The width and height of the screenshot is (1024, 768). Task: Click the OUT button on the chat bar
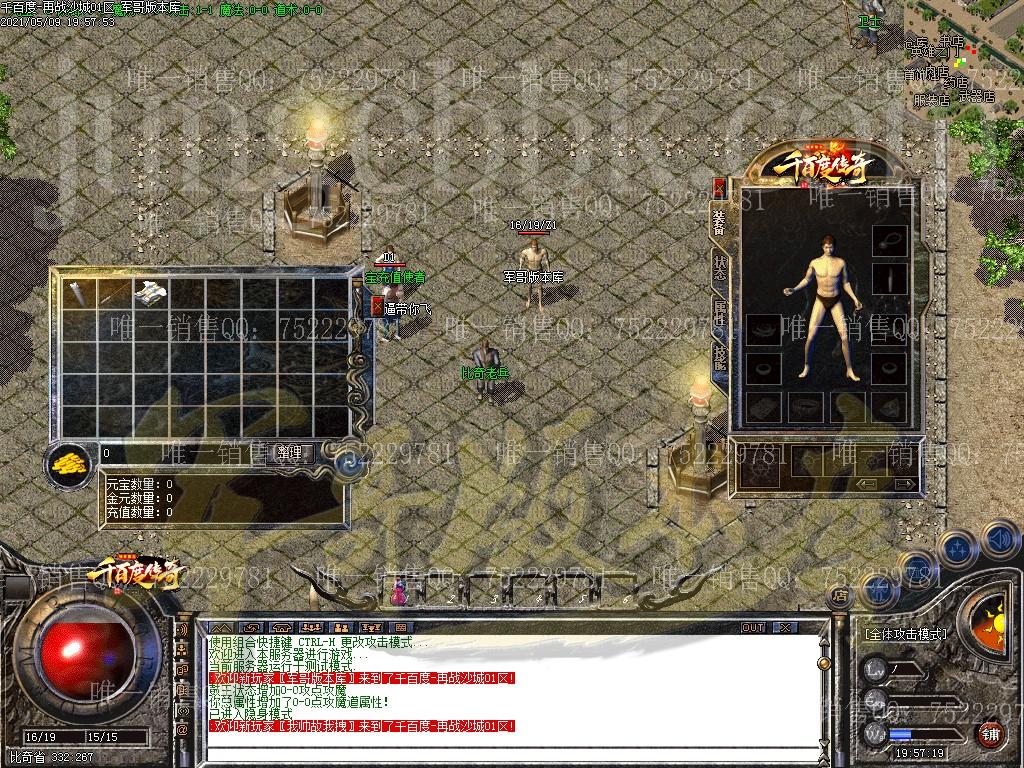pyautogui.click(x=753, y=627)
